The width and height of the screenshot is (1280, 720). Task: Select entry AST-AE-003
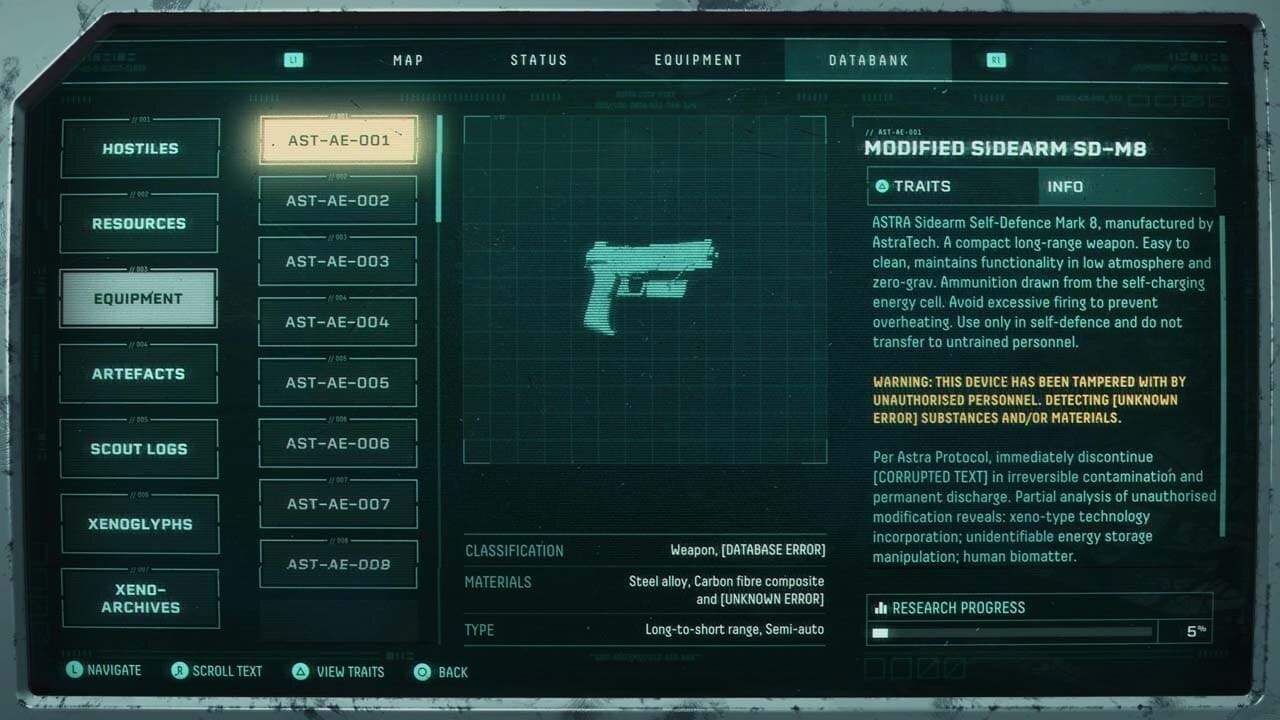(x=338, y=261)
